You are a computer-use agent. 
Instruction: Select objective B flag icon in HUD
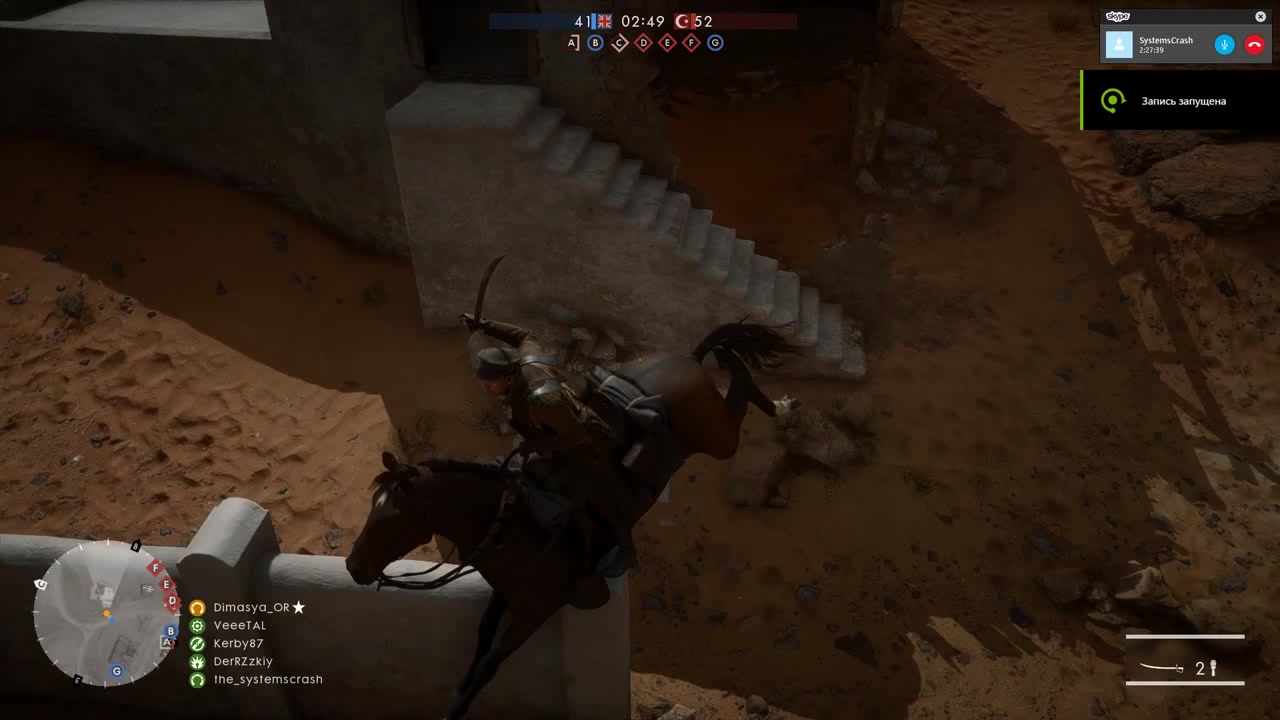595,43
